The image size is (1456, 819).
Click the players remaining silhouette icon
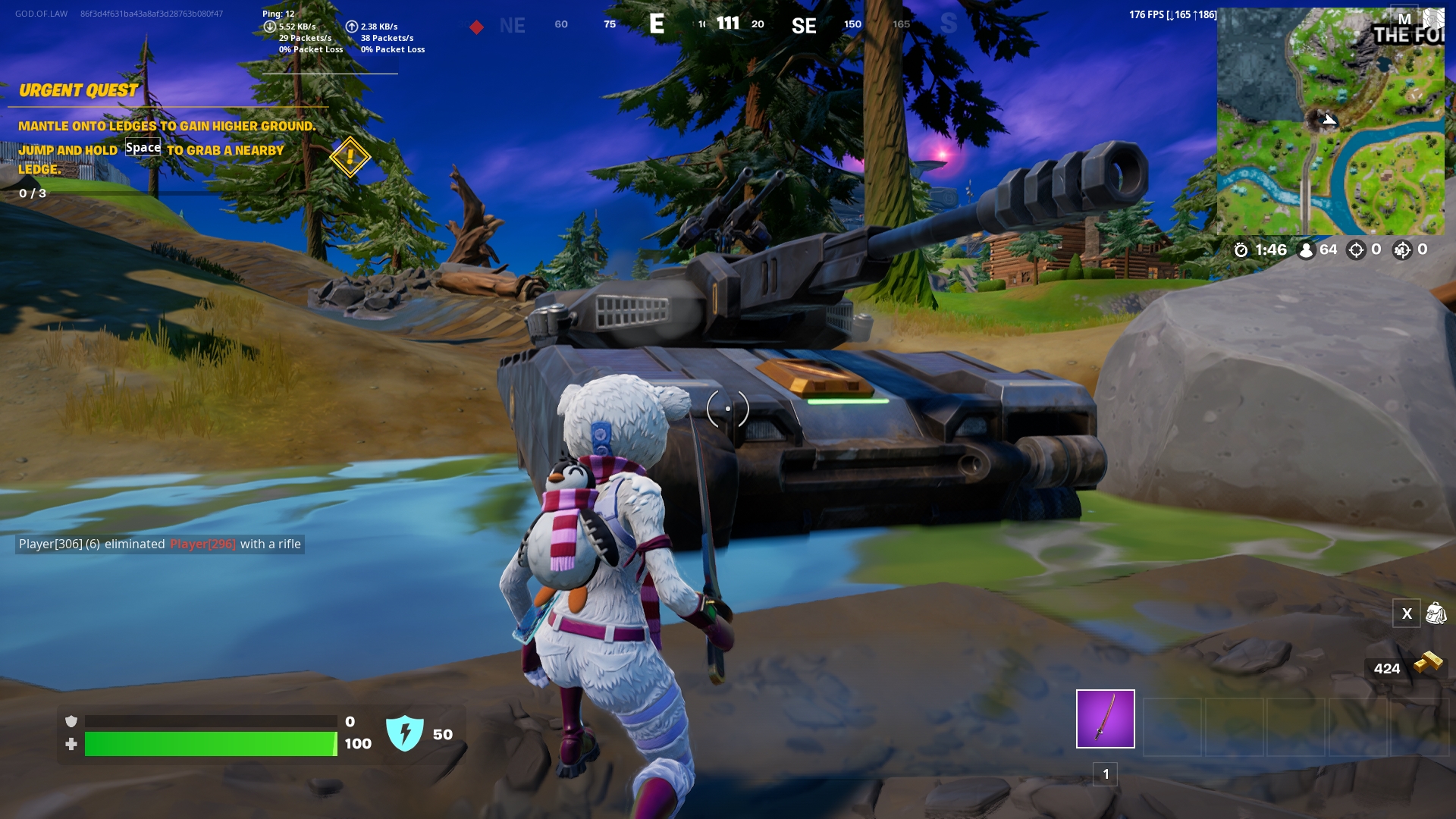1305,249
